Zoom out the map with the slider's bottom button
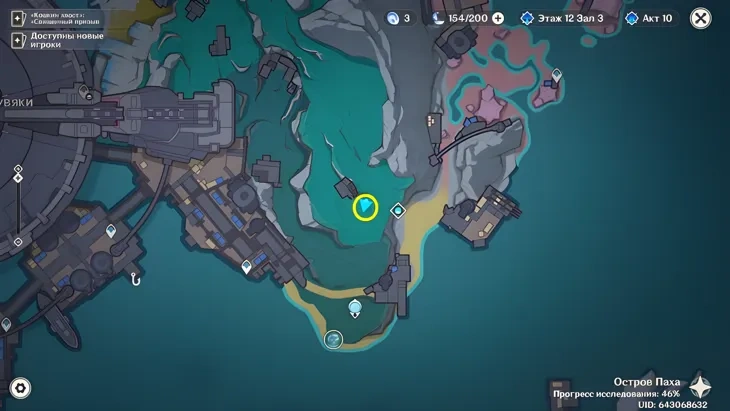730x411 pixels. [18, 241]
